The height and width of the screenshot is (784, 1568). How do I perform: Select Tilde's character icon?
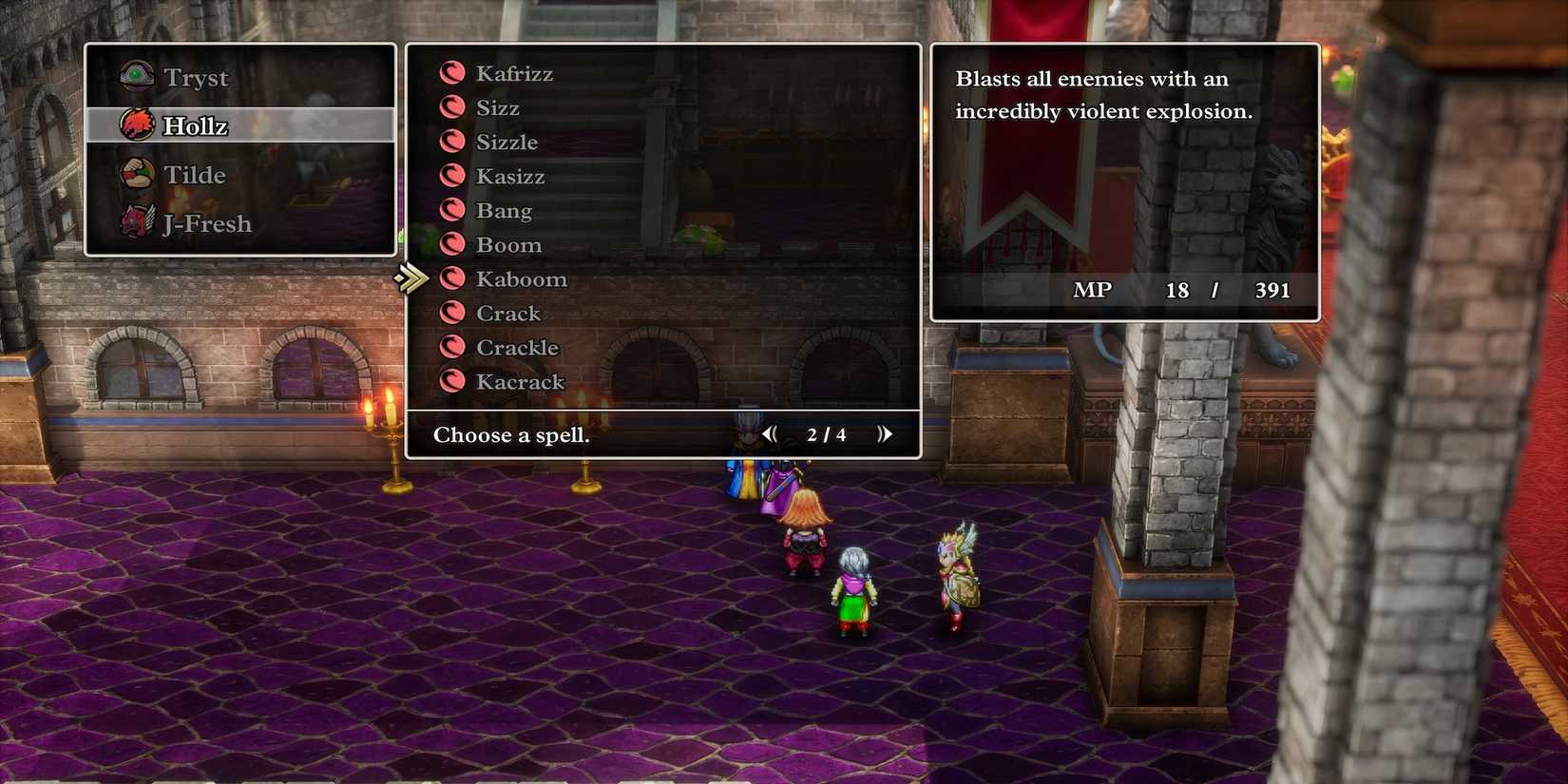click(136, 175)
